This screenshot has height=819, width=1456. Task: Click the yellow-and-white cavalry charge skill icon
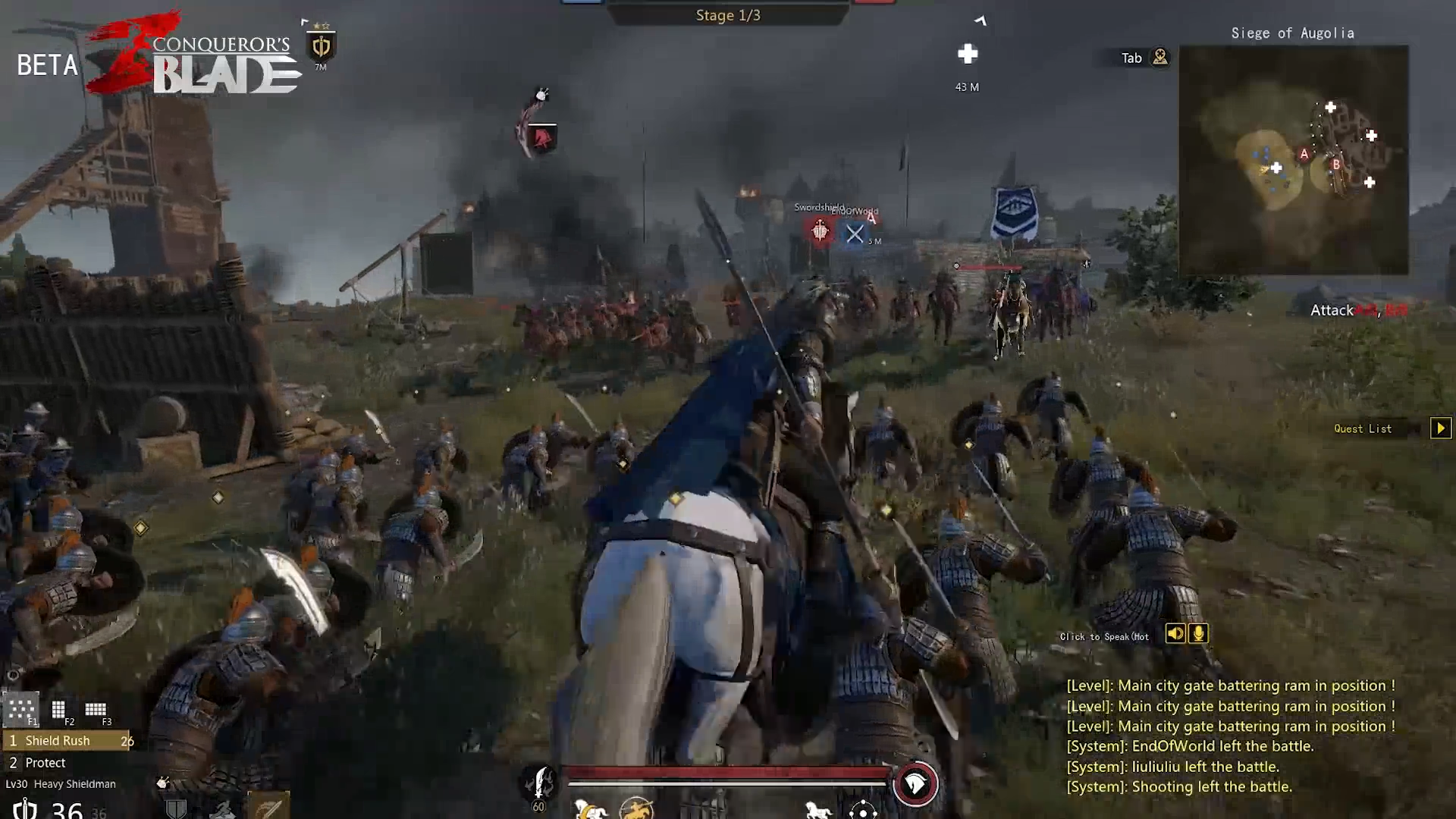[x=590, y=810]
